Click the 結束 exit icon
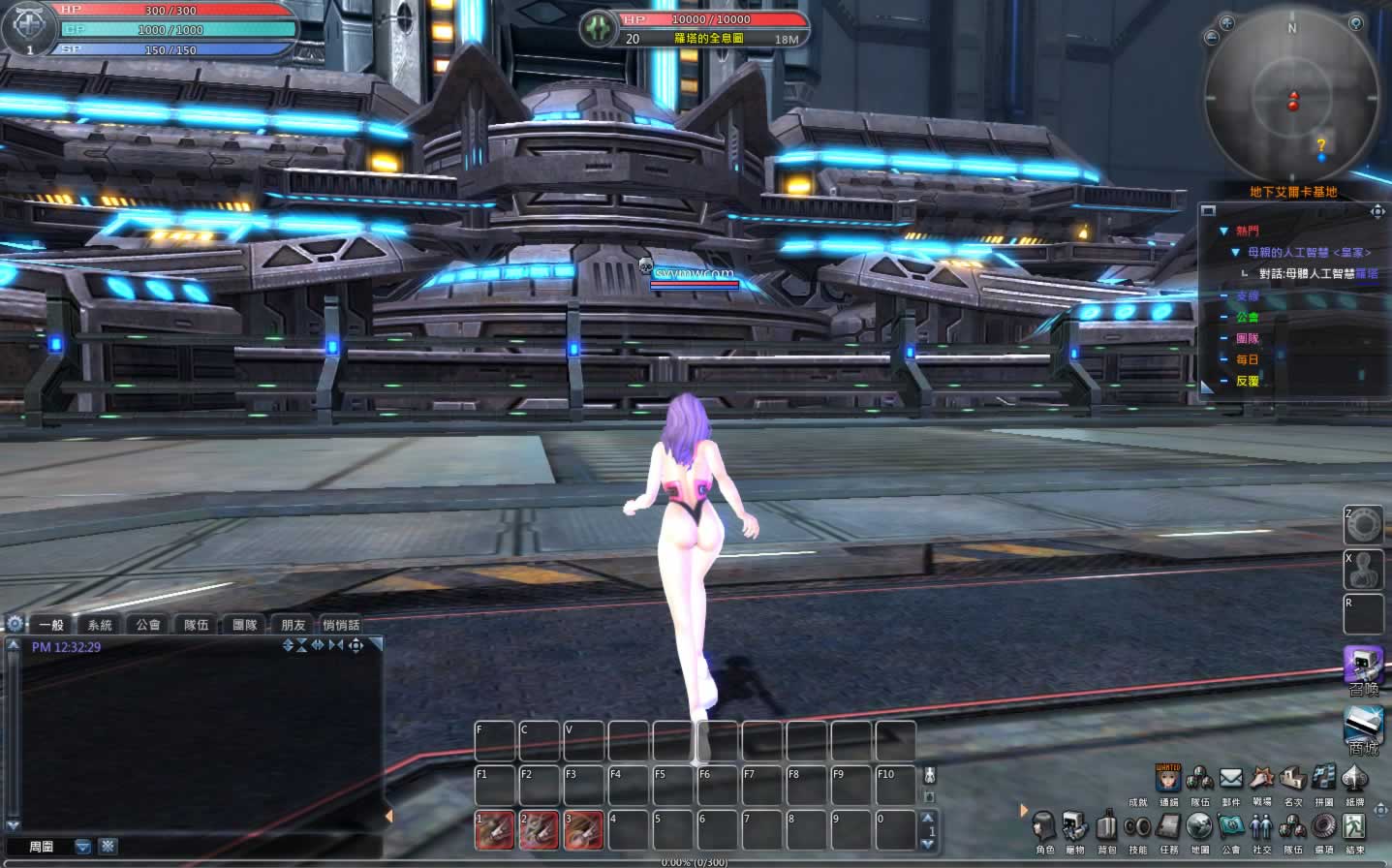The width and height of the screenshot is (1392, 868). [1354, 827]
